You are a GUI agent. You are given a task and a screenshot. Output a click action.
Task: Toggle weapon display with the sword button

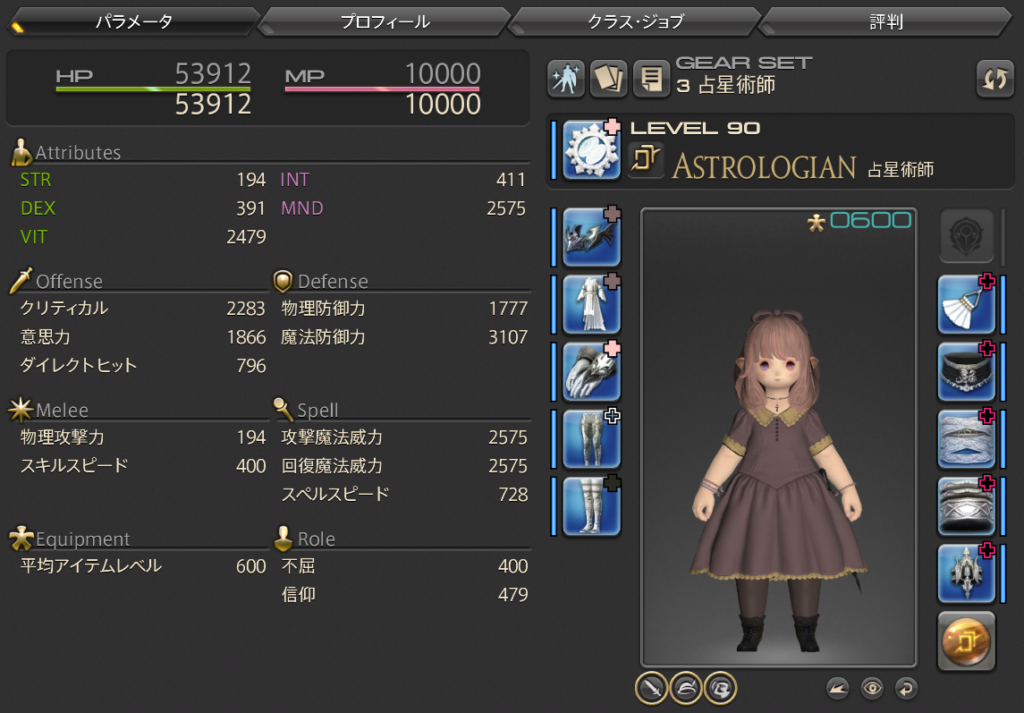click(651, 687)
